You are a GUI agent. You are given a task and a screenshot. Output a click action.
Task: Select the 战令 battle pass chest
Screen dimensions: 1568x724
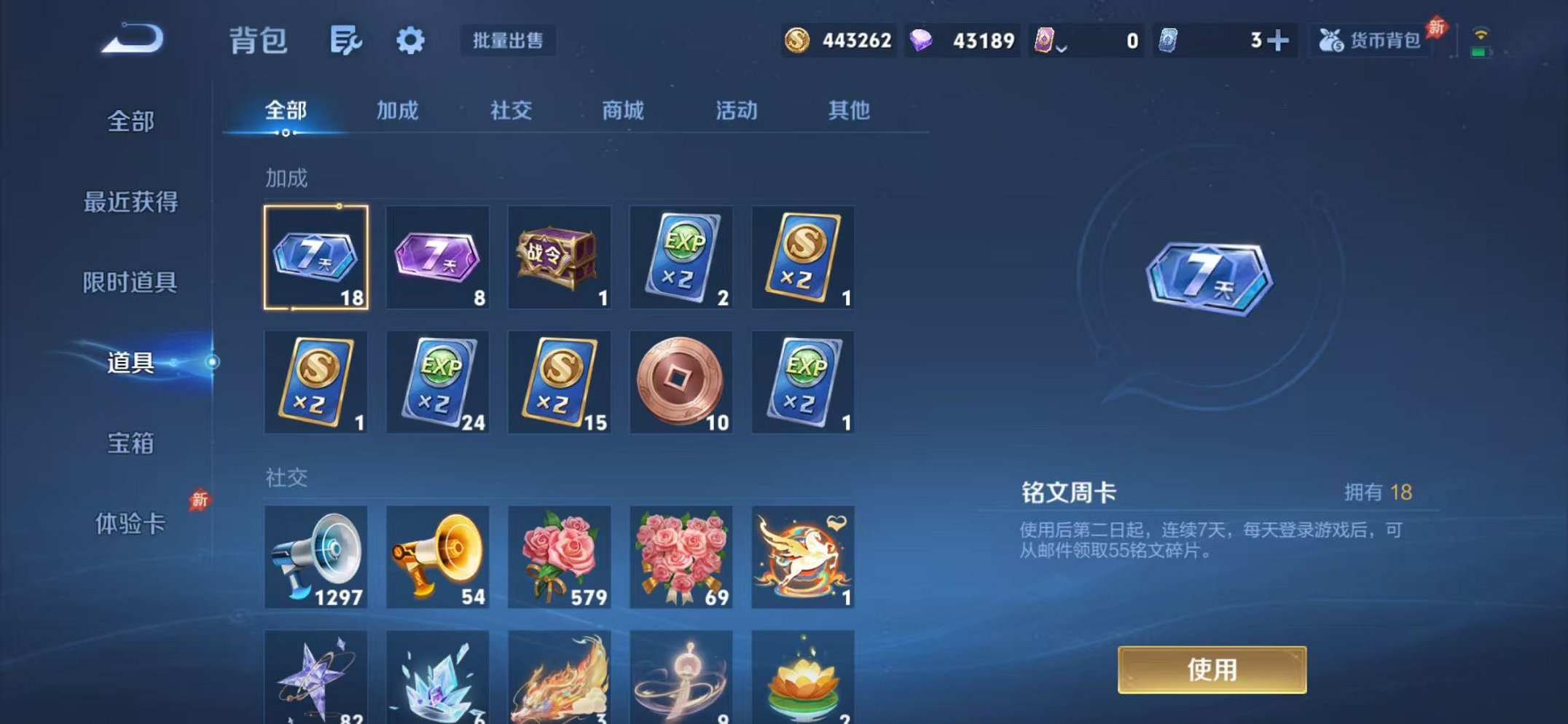559,259
